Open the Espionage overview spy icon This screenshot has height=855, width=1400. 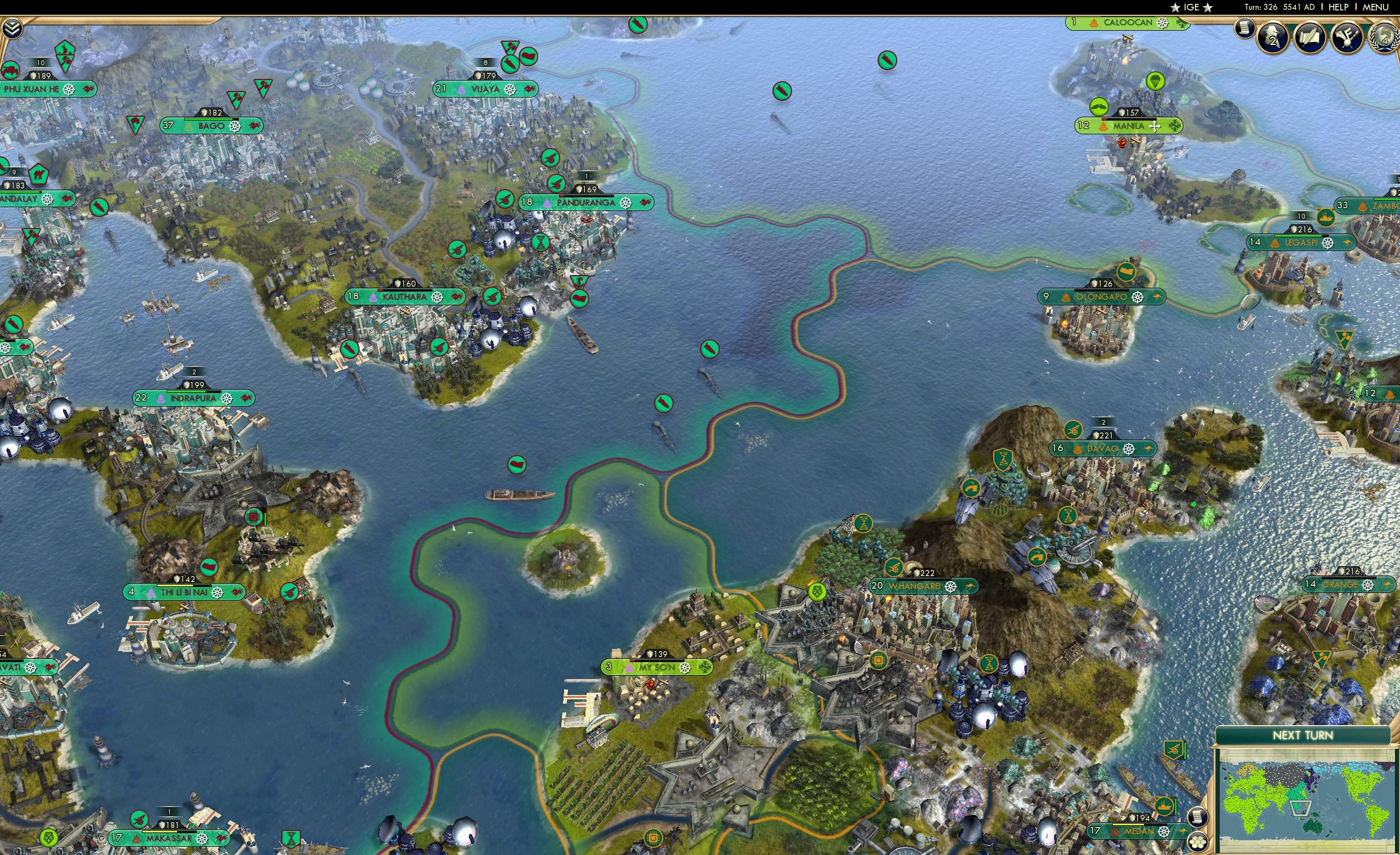1274,38
